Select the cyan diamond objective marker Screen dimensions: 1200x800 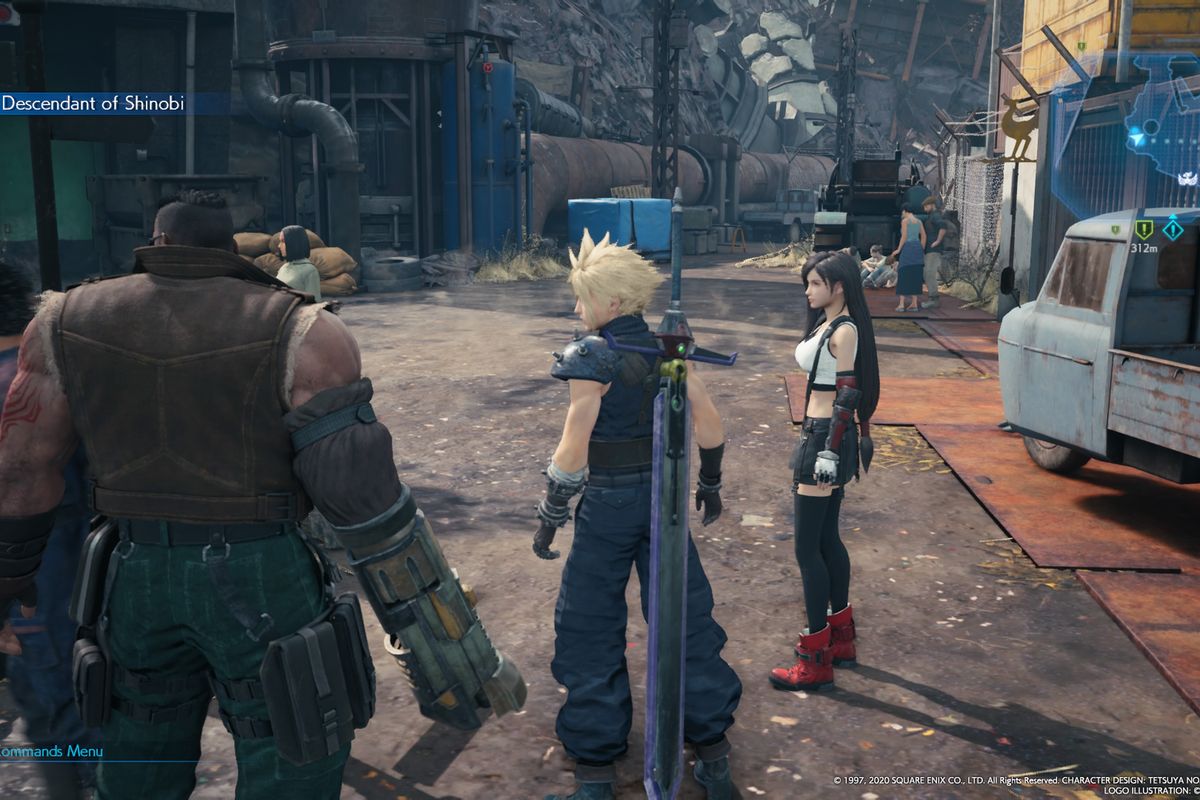pos(1172,230)
